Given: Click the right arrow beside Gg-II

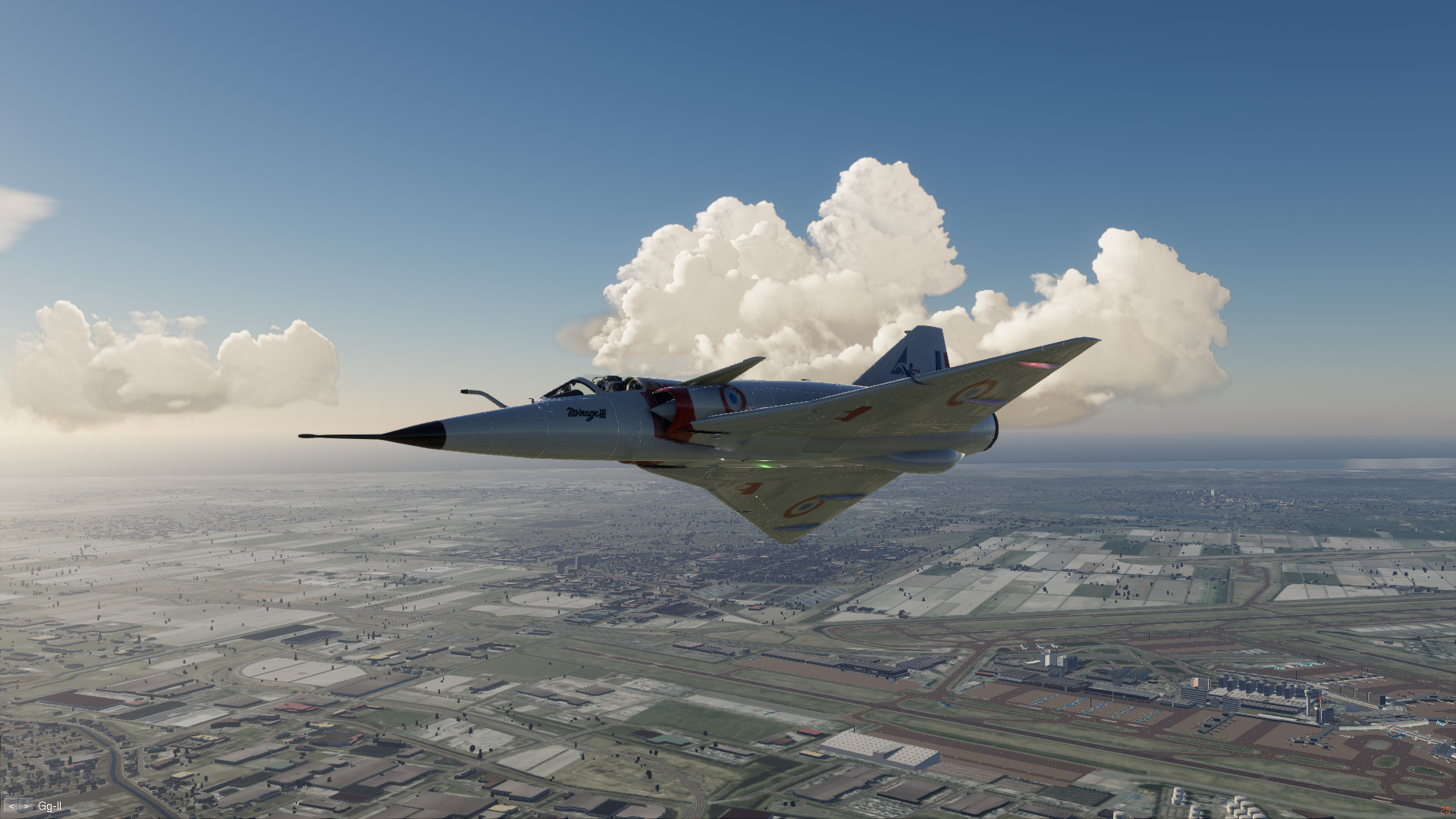Looking at the screenshot, I should coord(26,807).
